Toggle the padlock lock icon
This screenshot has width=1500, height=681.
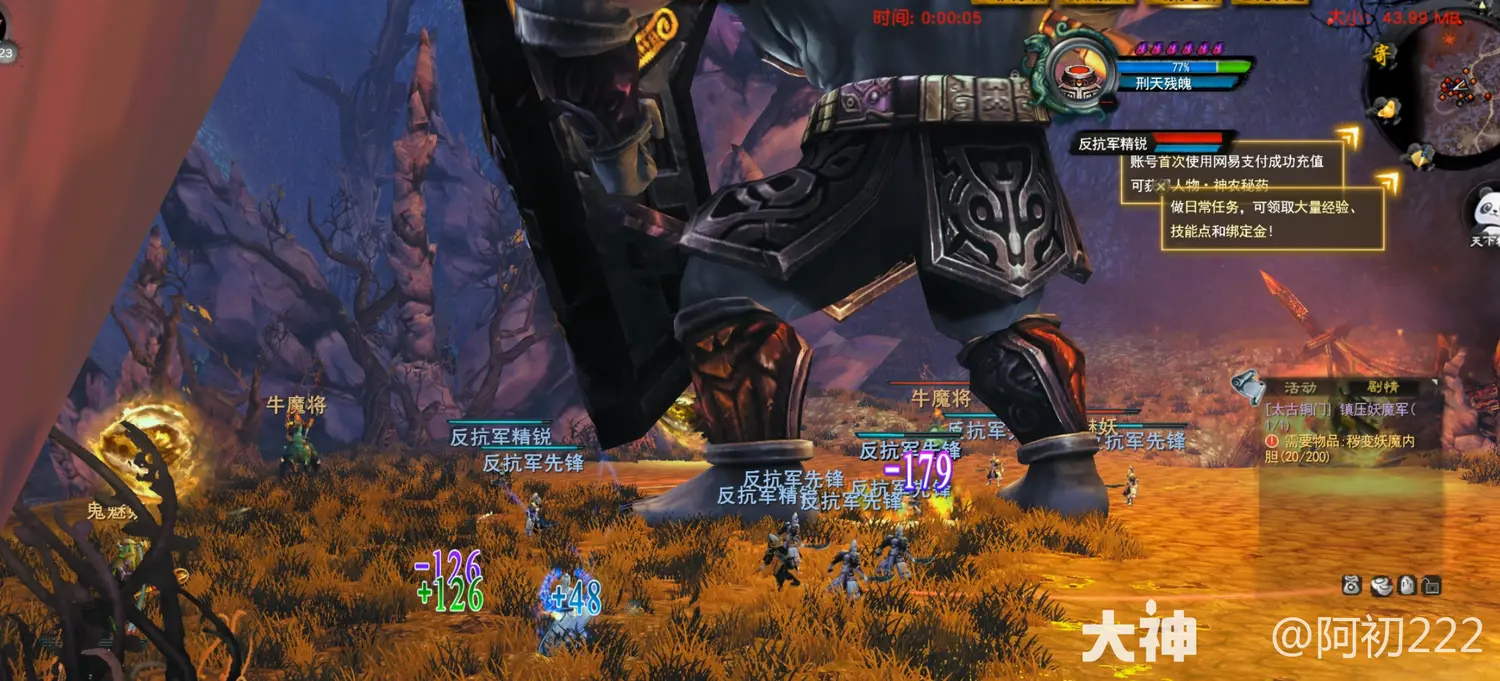coord(1432,585)
